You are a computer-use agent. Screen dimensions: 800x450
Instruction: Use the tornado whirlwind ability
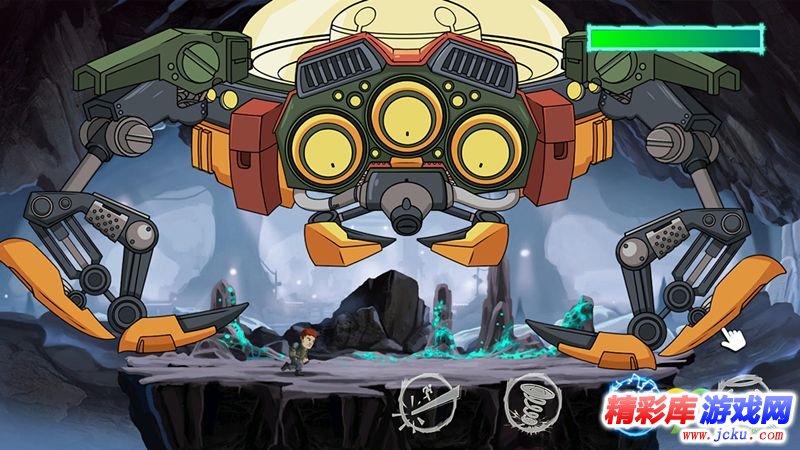[531, 402]
